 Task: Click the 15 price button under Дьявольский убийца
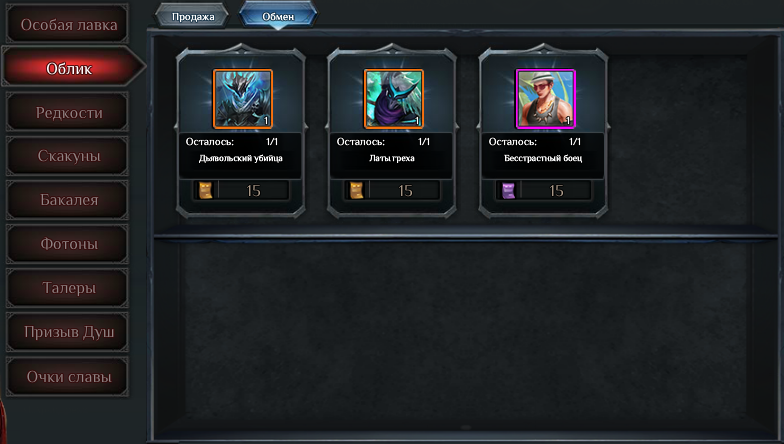(253, 190)
